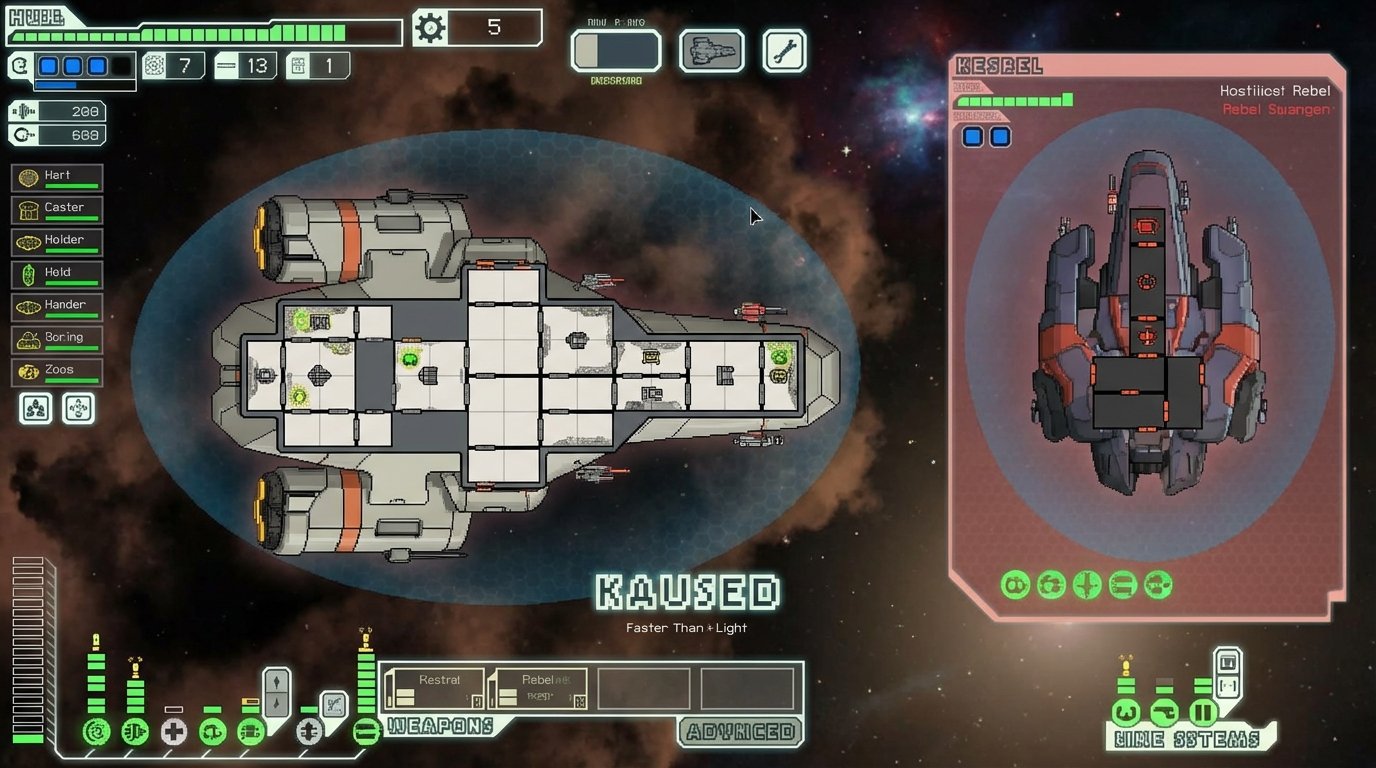The image size is (1376, 768).
Task: Toggle the left crew station button
Action: [36, 408]
